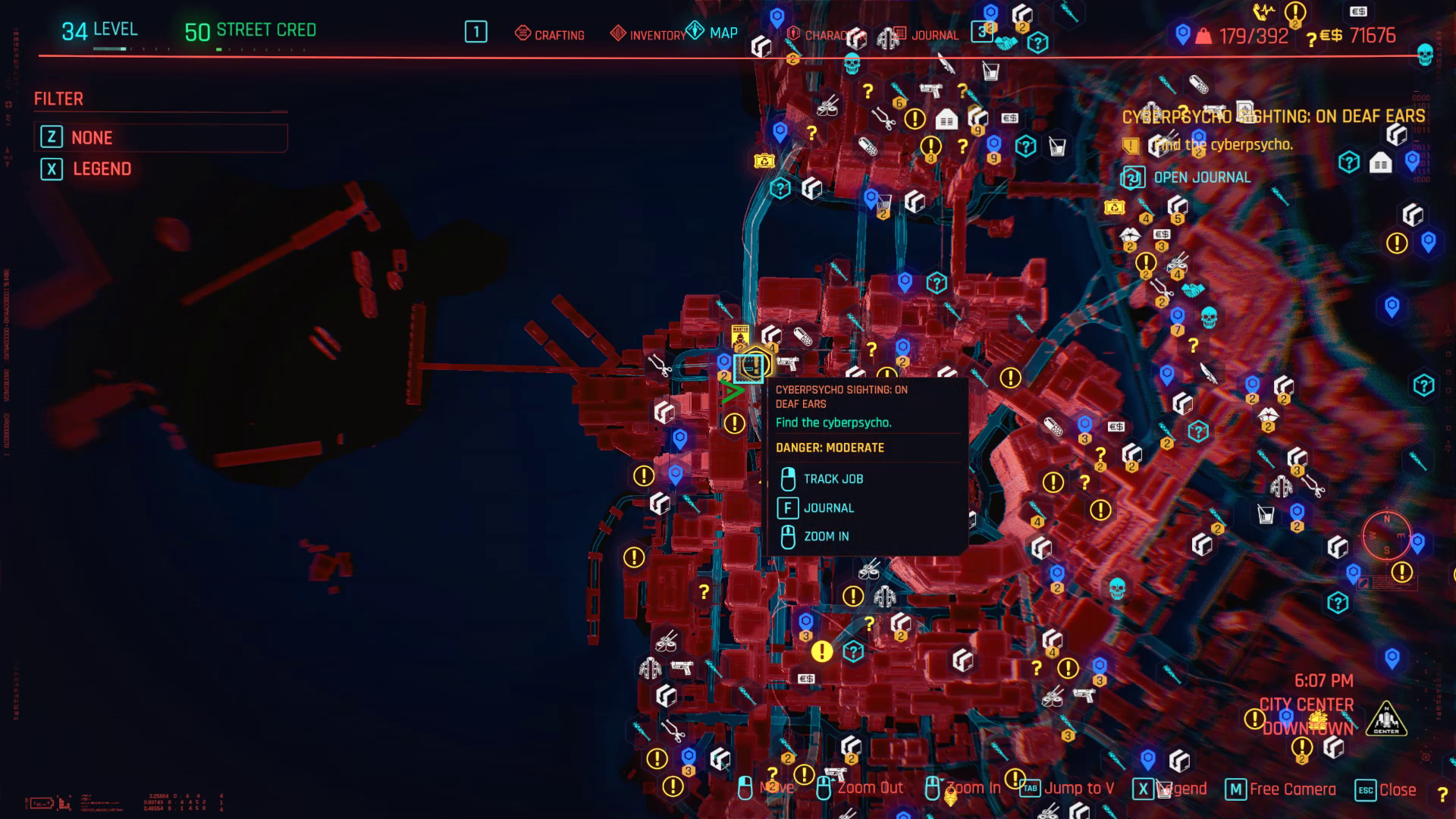The image size is (1456, 819).
Task: Toggle the map filter to None
Action: [91, 137]
